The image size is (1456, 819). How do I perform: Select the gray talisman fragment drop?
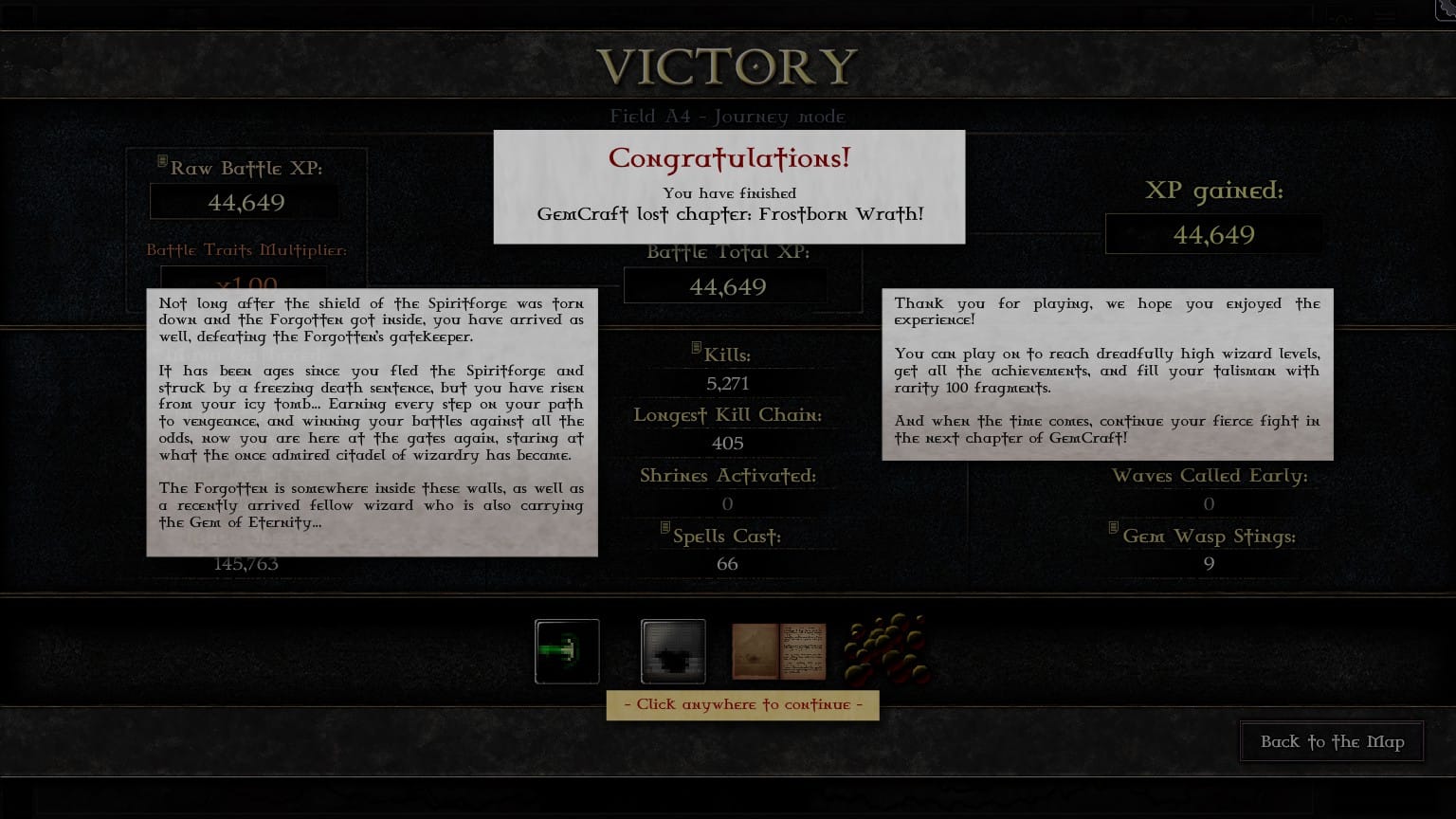tap(673, 651)
